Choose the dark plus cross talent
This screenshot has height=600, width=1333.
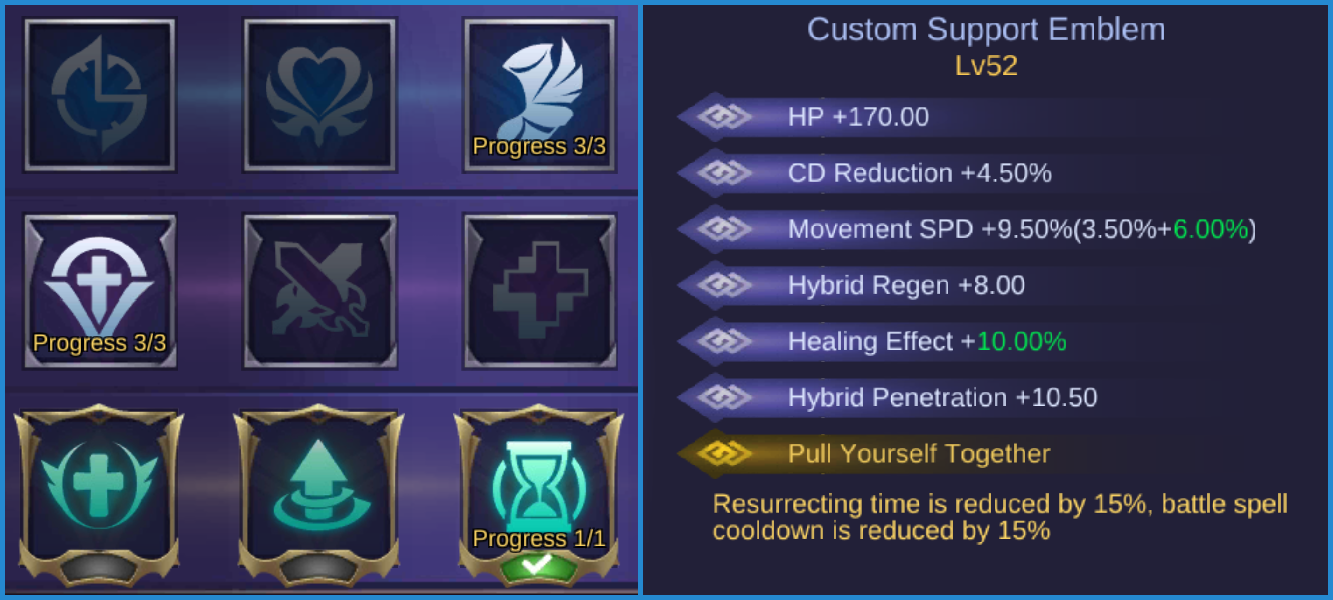click(x=539, y=291)
